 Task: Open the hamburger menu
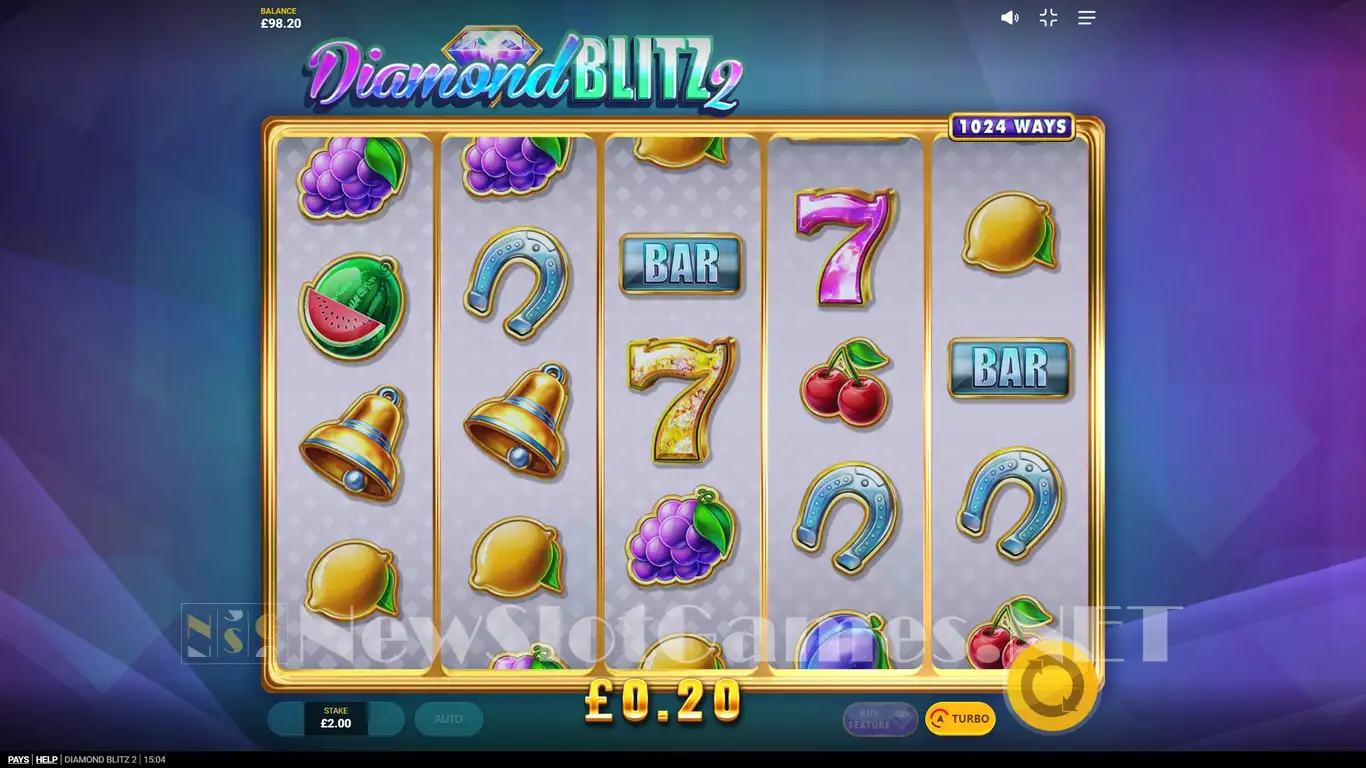1087,18
